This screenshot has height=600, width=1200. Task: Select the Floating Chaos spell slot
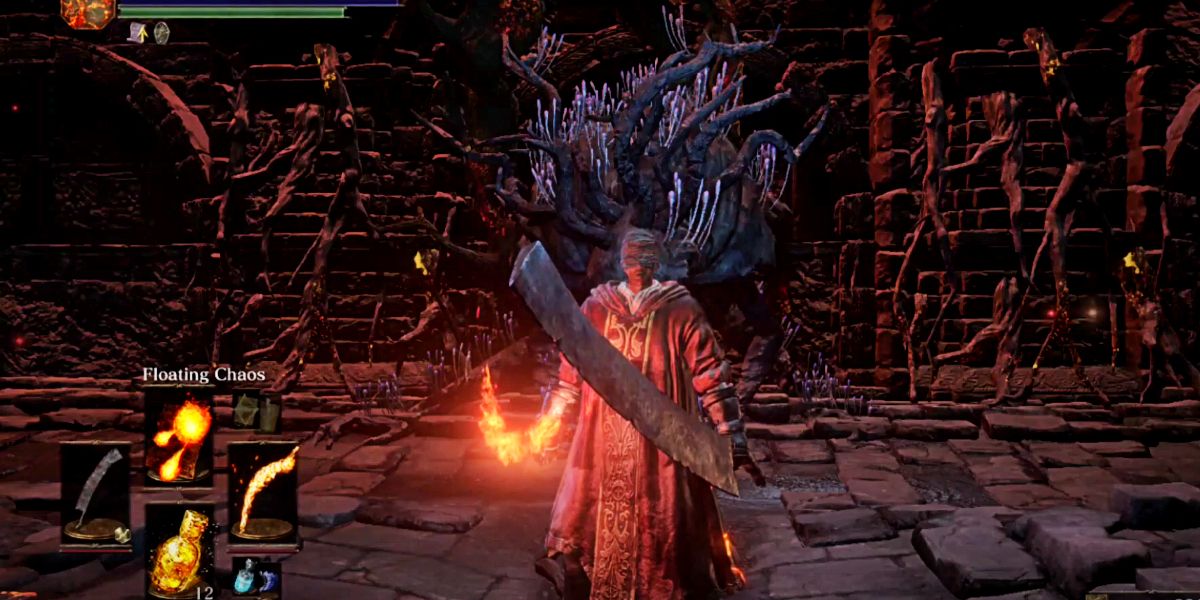pyautogui.click(x=179, y=434)
